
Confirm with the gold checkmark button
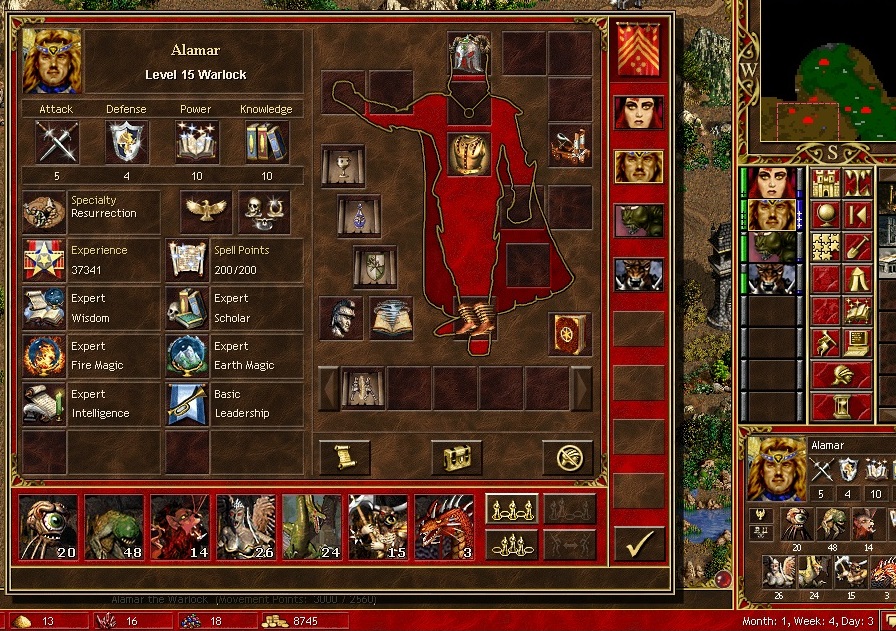point(639,543)
